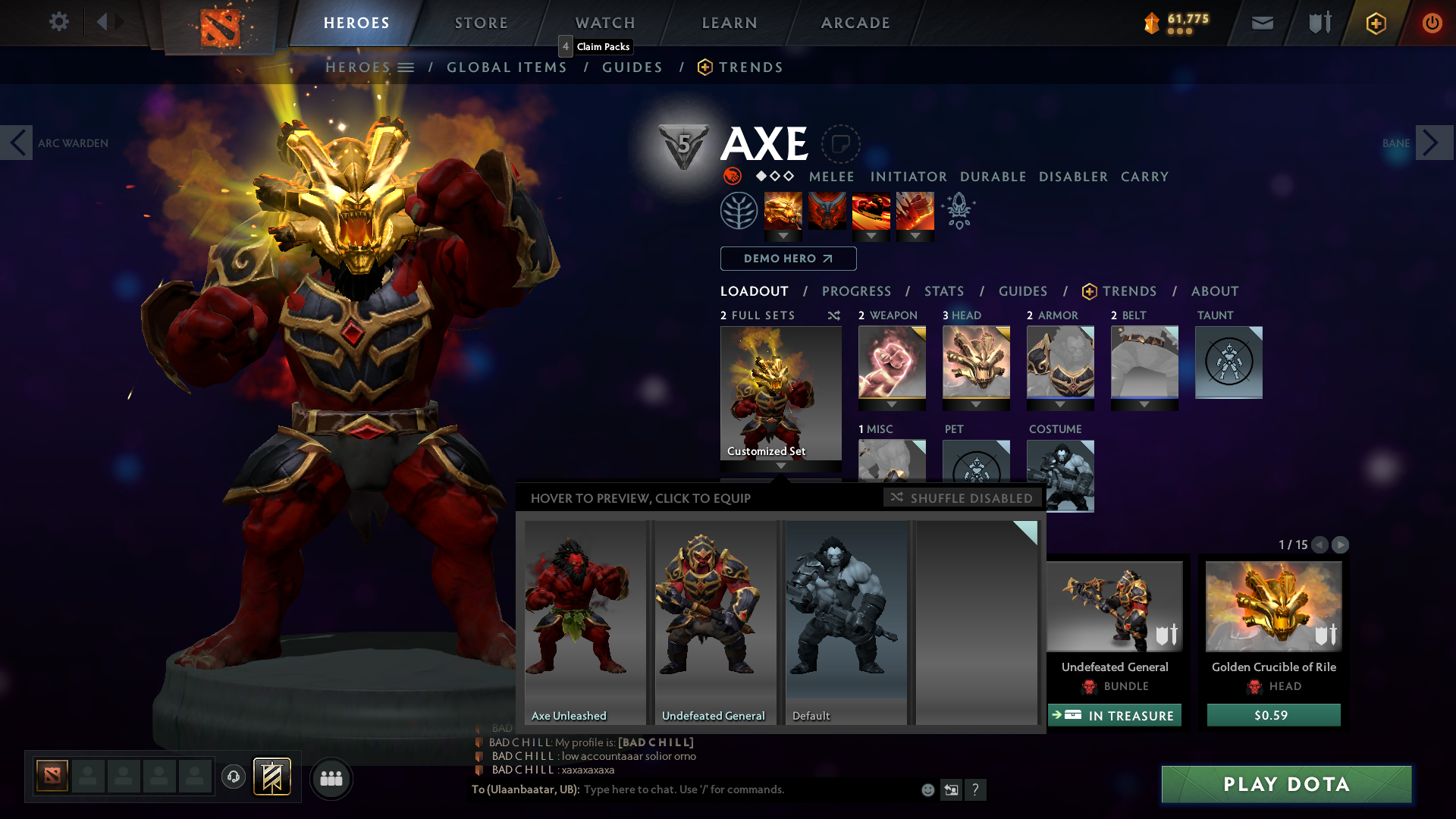This screenshot has height=819, width=1456.
Task: Click the emoticon smiley in the chat bar
Action: tap(927, 789)
